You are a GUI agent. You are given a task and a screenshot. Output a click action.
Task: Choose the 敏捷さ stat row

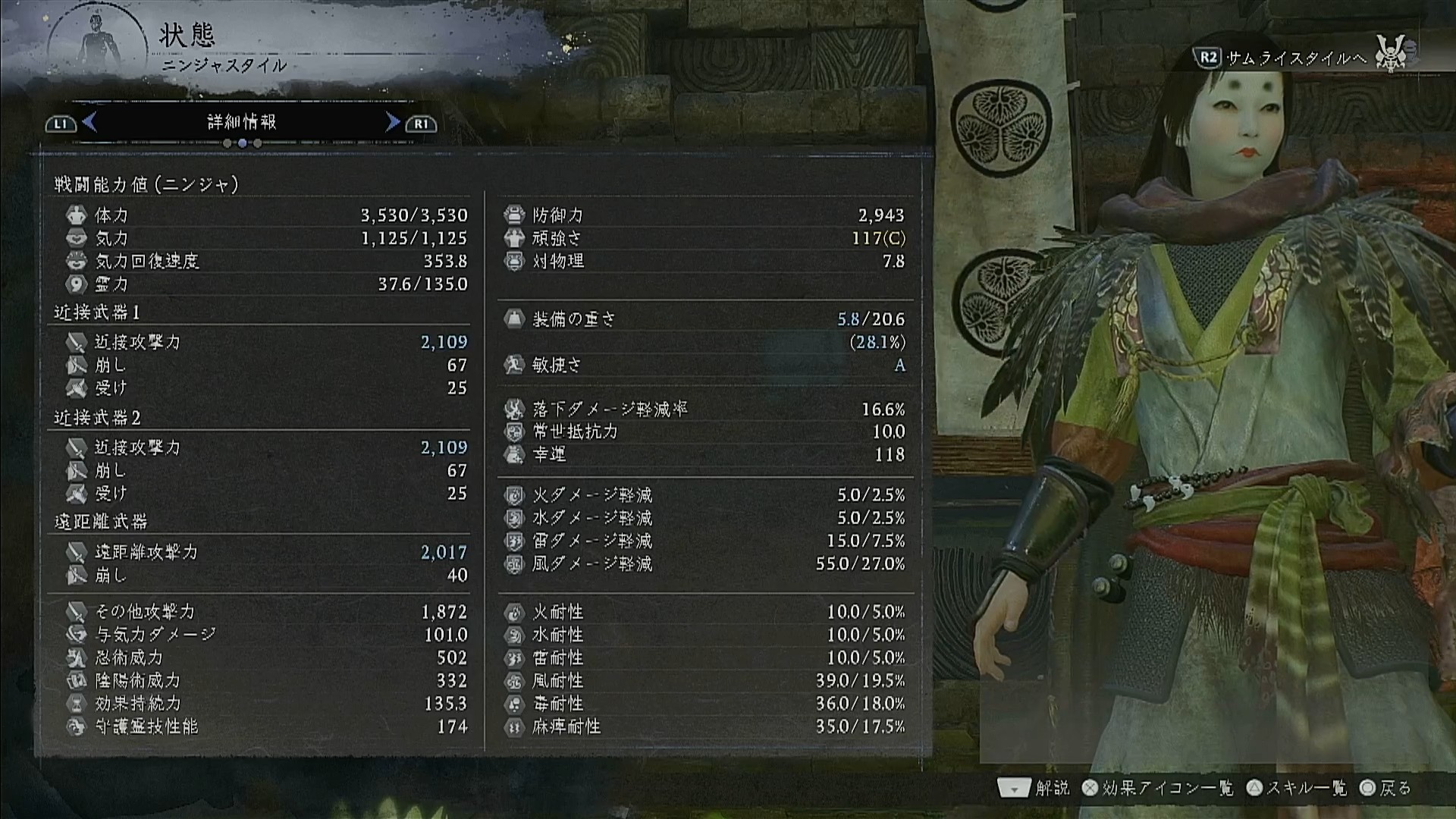pos(704,366)
